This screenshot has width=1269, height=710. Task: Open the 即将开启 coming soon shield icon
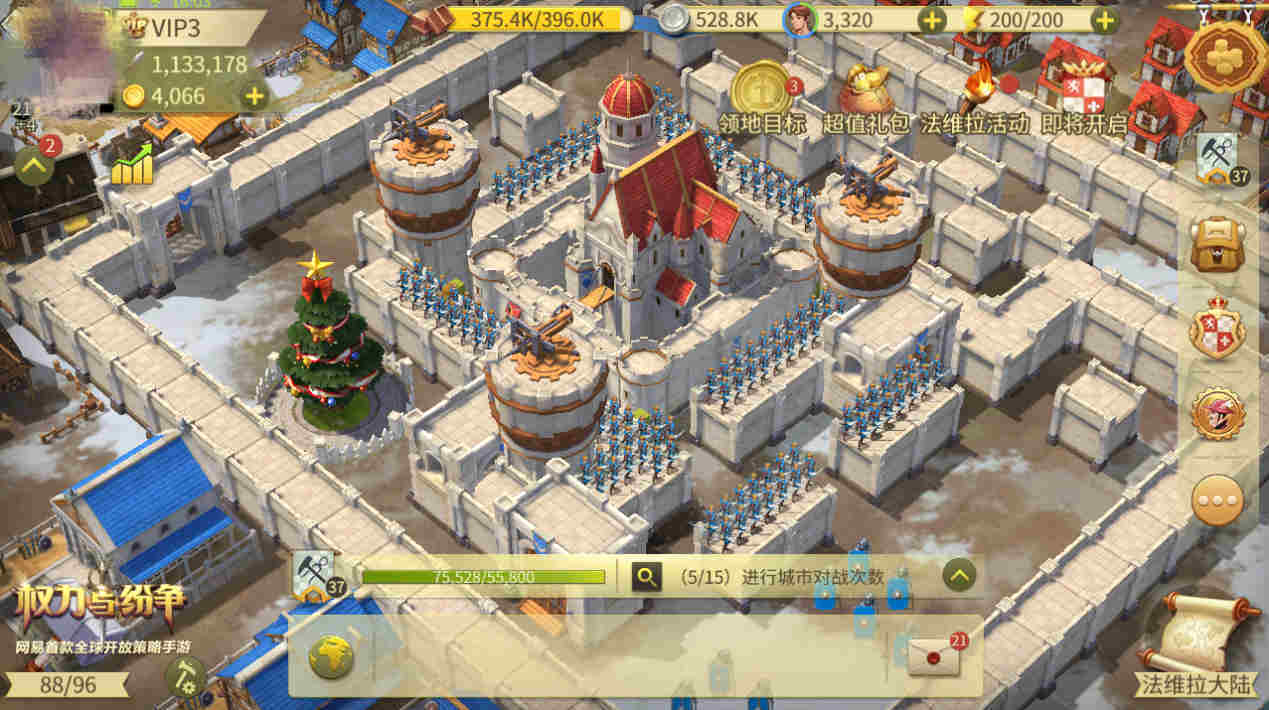[x=1083, y=92]
